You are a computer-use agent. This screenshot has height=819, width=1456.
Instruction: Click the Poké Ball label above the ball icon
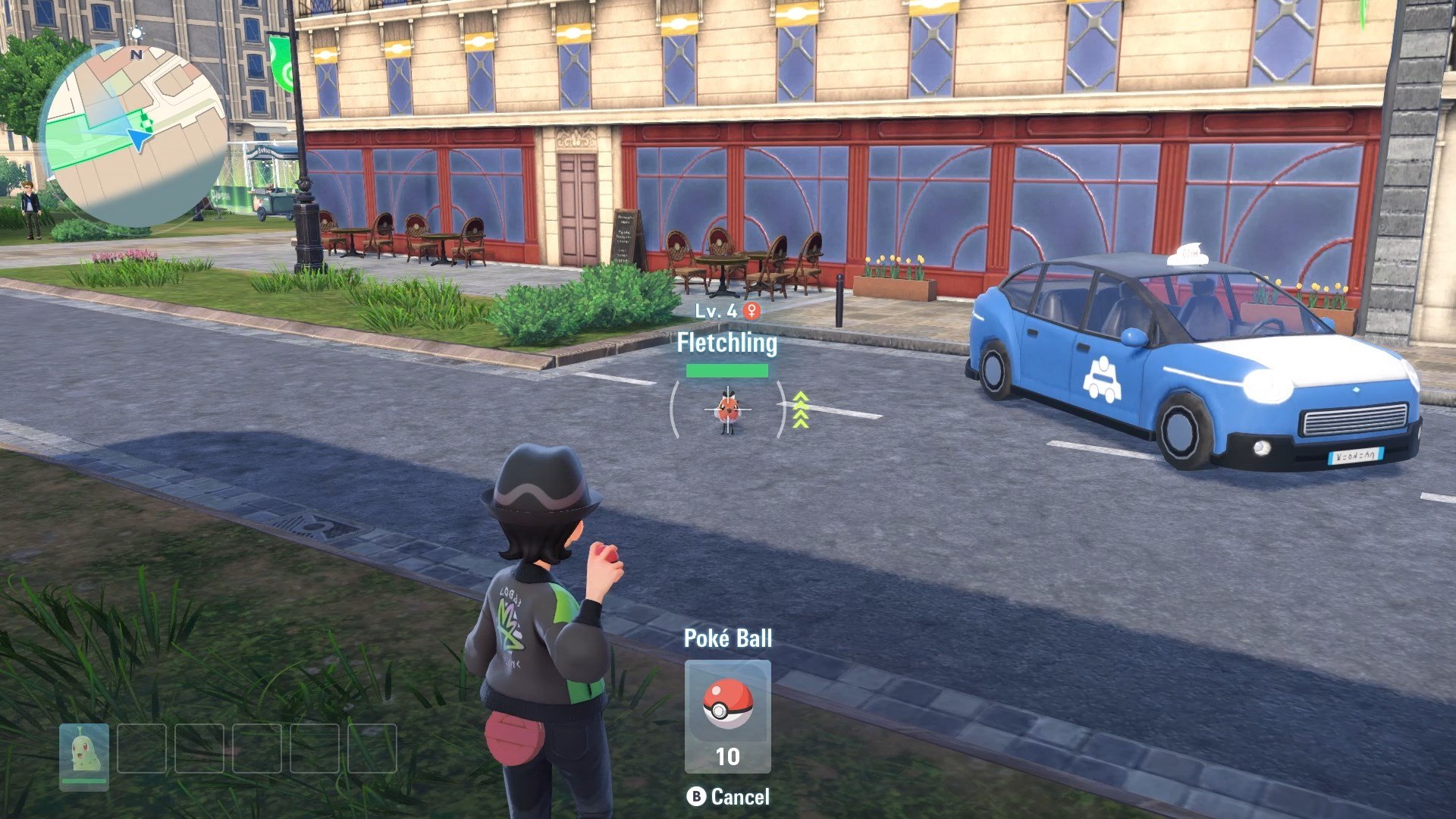(727, 637)
